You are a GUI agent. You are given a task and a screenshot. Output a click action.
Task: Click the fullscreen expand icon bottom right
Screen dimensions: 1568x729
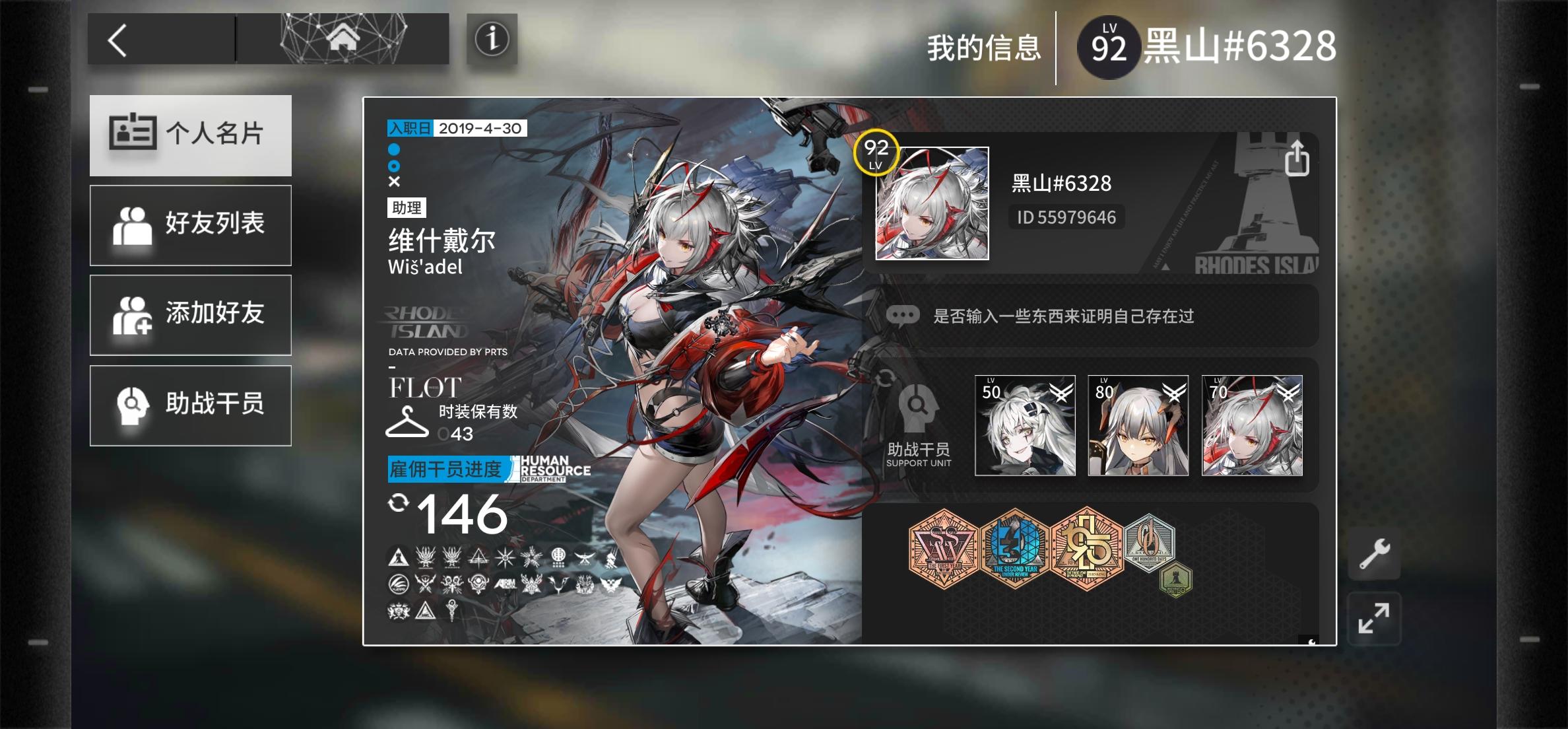[x=1375, y=619]
